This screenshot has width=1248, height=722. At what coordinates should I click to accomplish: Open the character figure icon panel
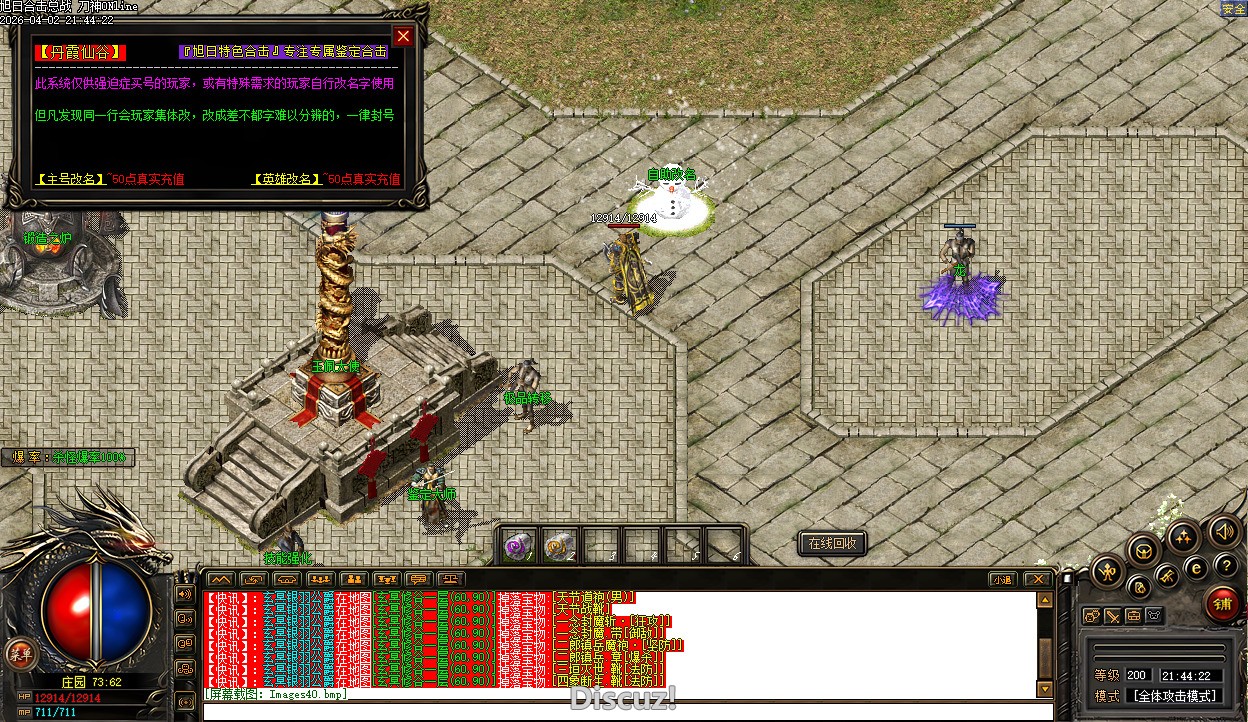pos(1108,572)
